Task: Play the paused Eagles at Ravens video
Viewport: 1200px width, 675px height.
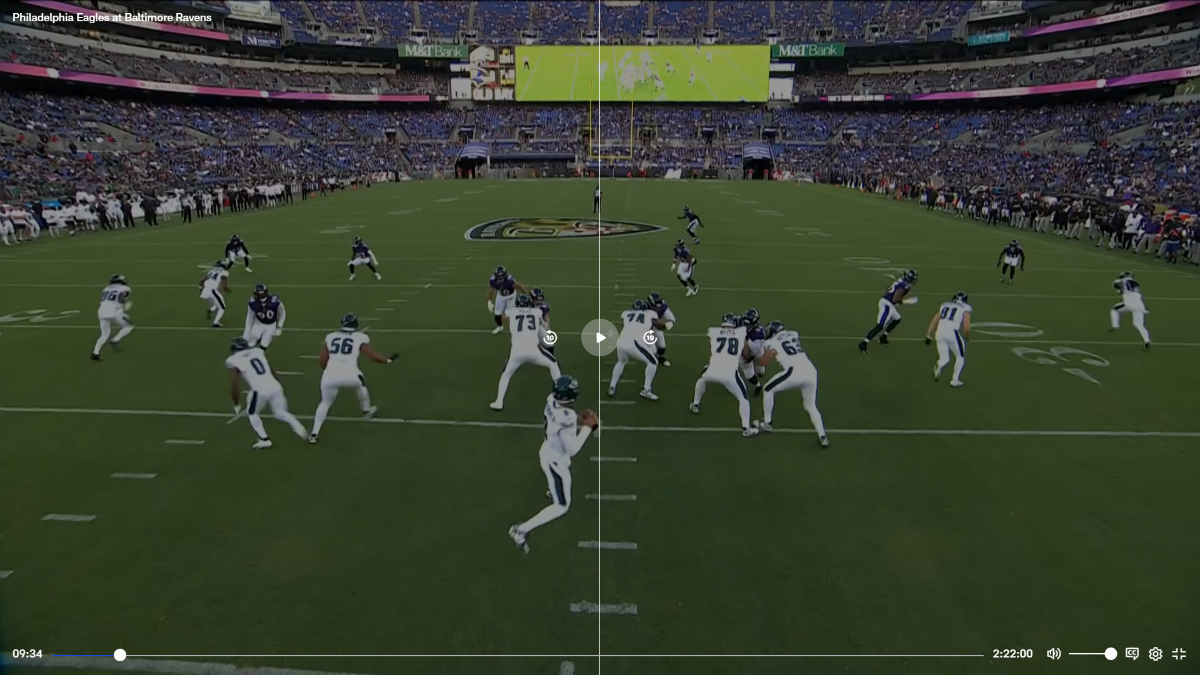Action: [x=599, y=337]
